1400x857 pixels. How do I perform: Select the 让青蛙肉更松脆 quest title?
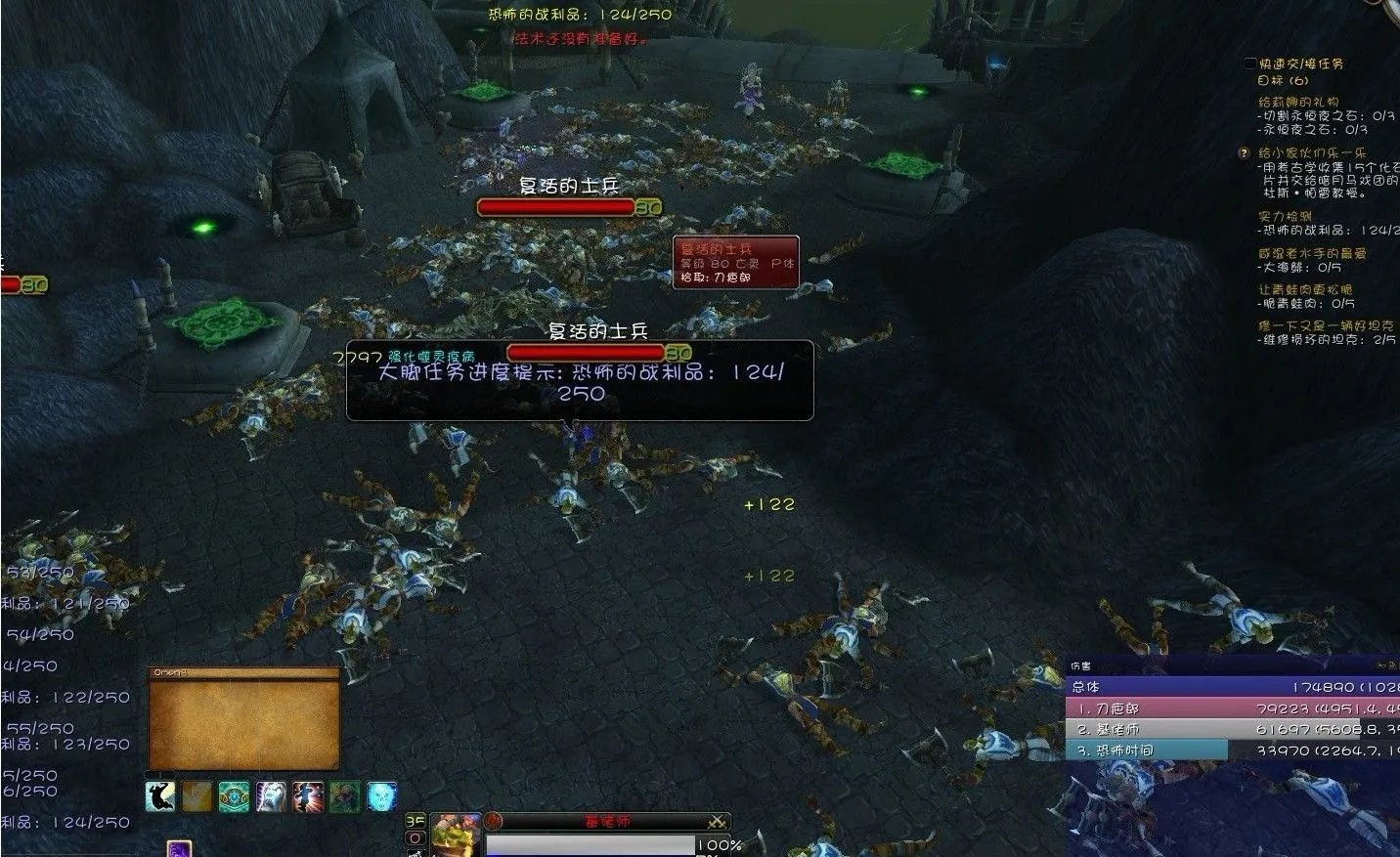tap(1305, 290)
